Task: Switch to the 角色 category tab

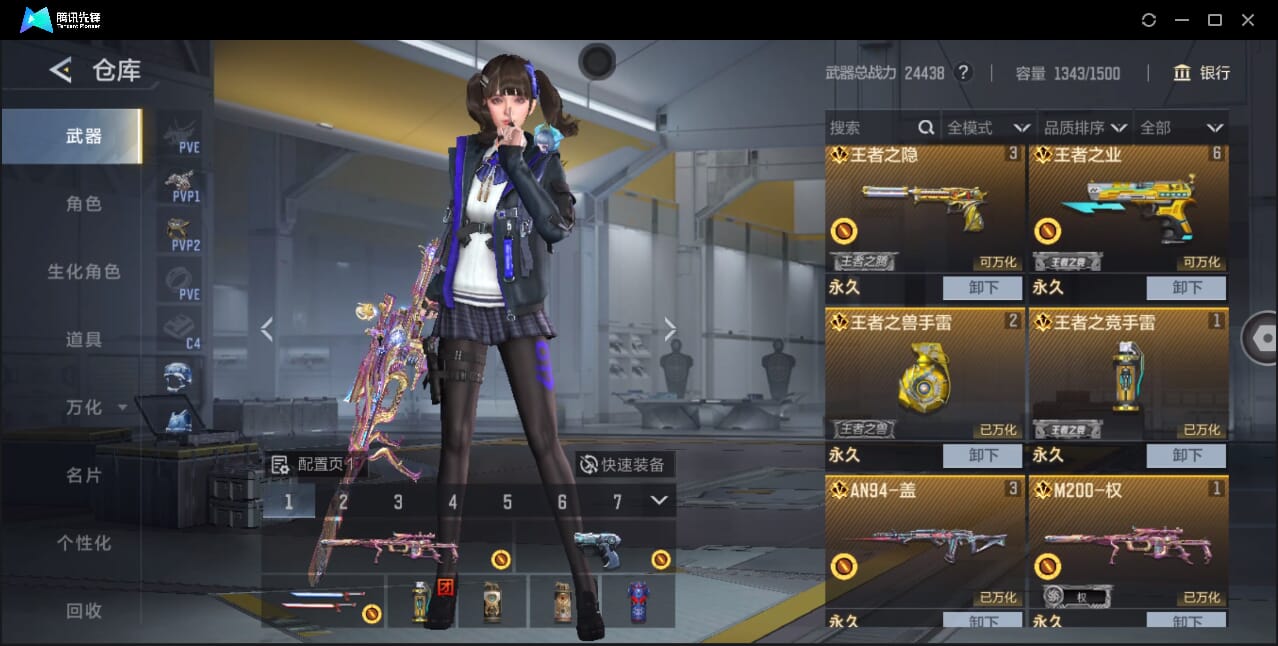Action: tap(83, 203)
